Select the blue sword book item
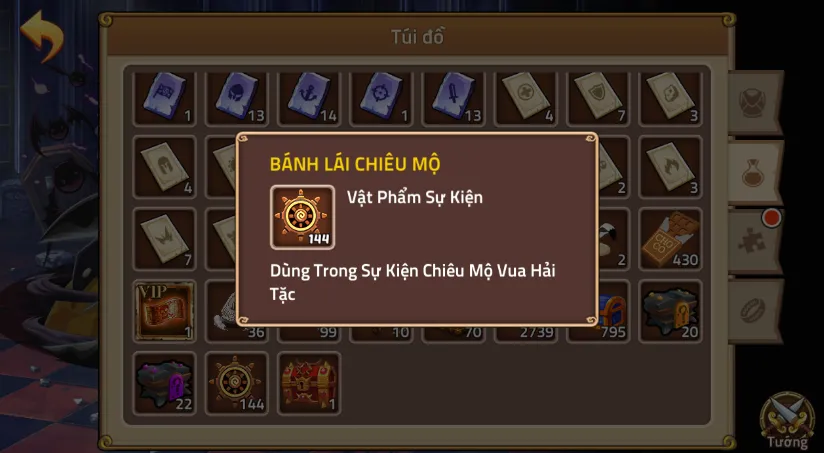This screenshot has height=453, width=824. 454,96
